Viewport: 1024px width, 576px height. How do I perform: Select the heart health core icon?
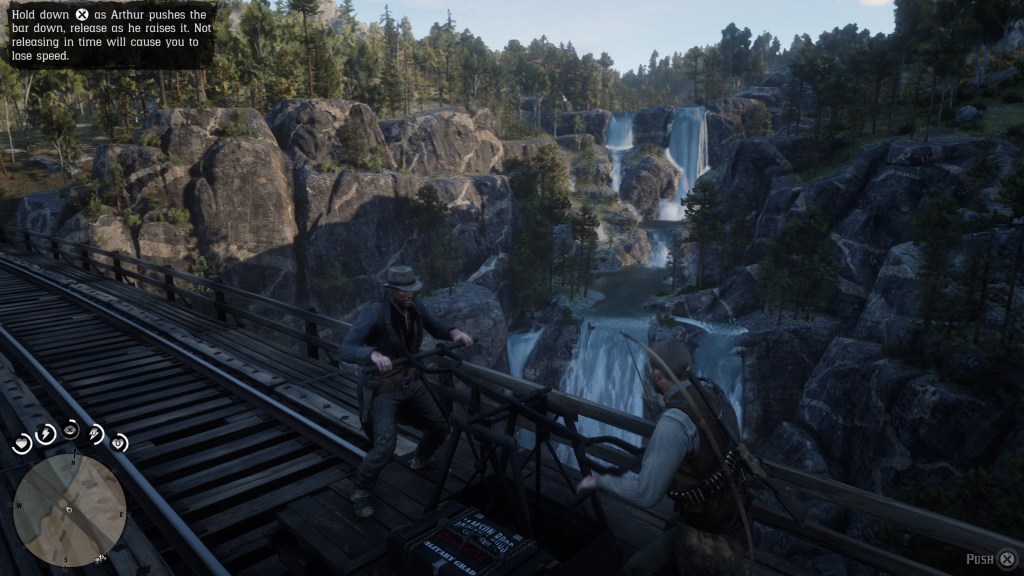23,445
